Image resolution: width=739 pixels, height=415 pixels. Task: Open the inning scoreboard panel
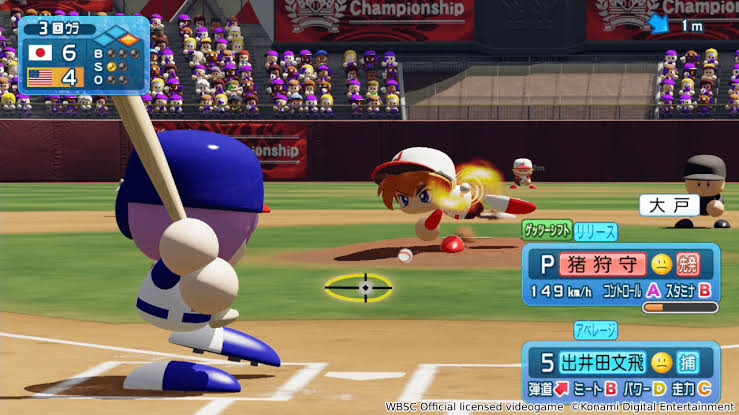pyautogui.click(x=84, y=54)
